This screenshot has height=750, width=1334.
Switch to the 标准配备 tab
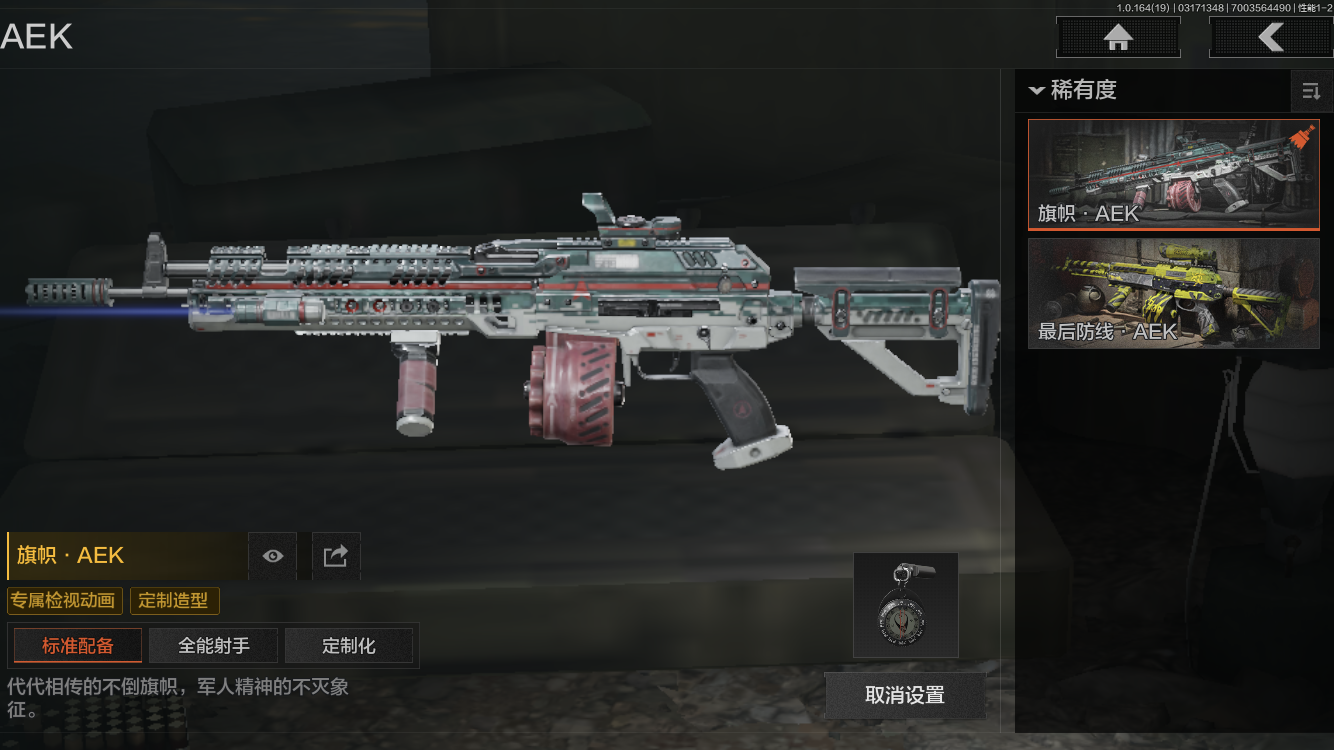click(78, 646)
